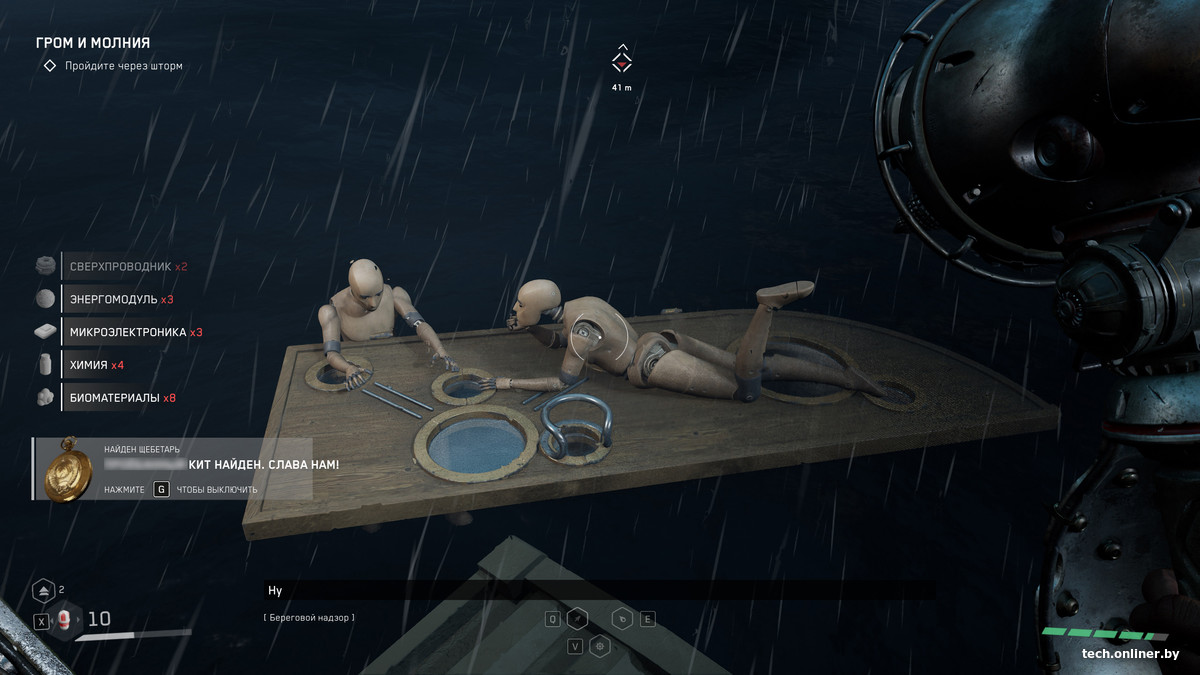Select the «Биоматериалы» loot entry
Screen dimensions: 1200x675
(122, 398)
